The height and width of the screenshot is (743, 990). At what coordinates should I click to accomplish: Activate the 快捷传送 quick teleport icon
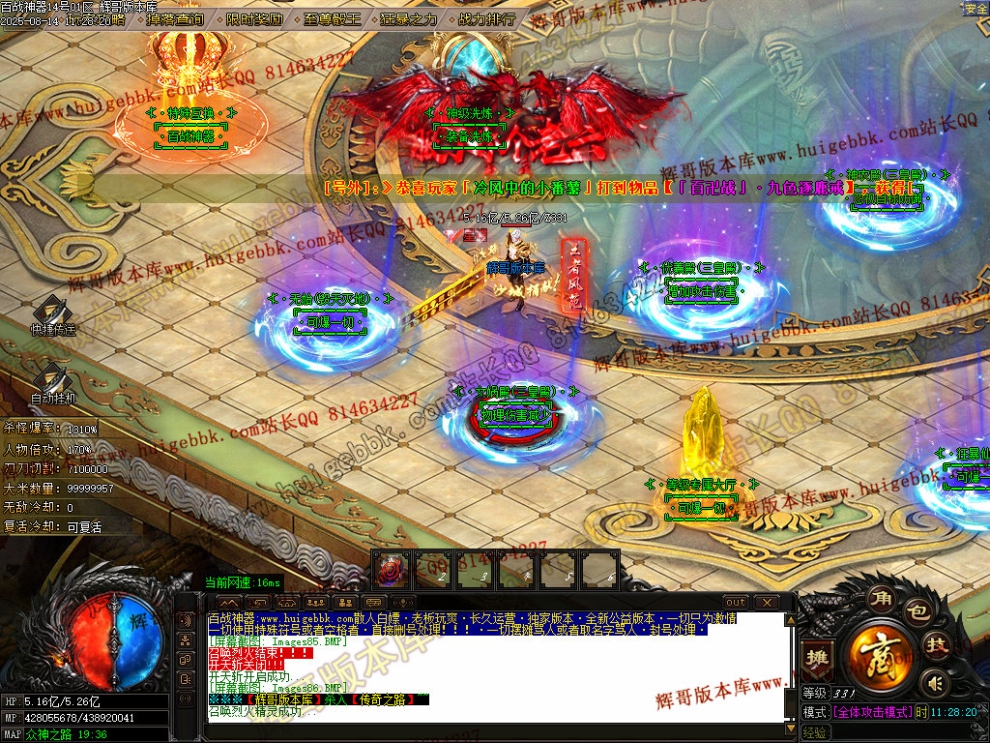click(x=52, y=313)
